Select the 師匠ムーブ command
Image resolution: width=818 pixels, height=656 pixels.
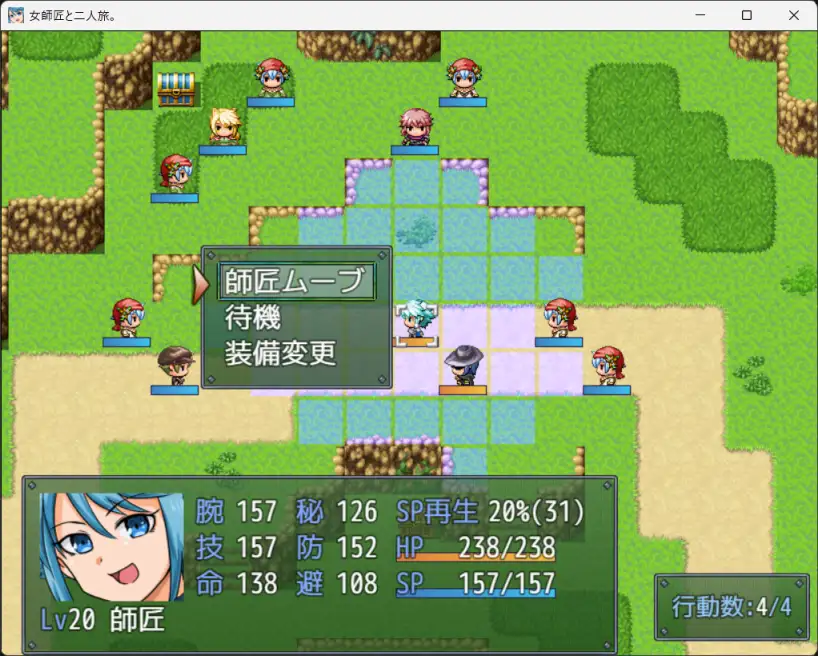click(x=294, y=282)
